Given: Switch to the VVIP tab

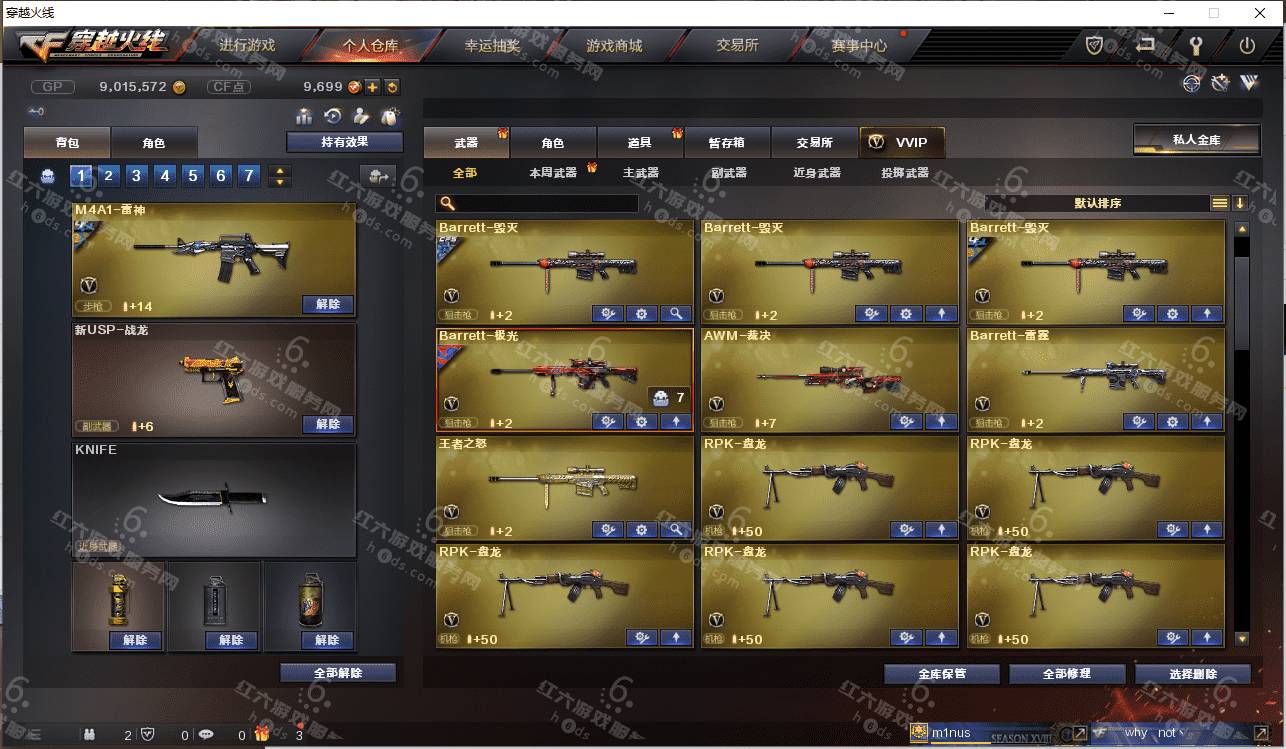Looking at the screenshot, I should pos(901,143).
